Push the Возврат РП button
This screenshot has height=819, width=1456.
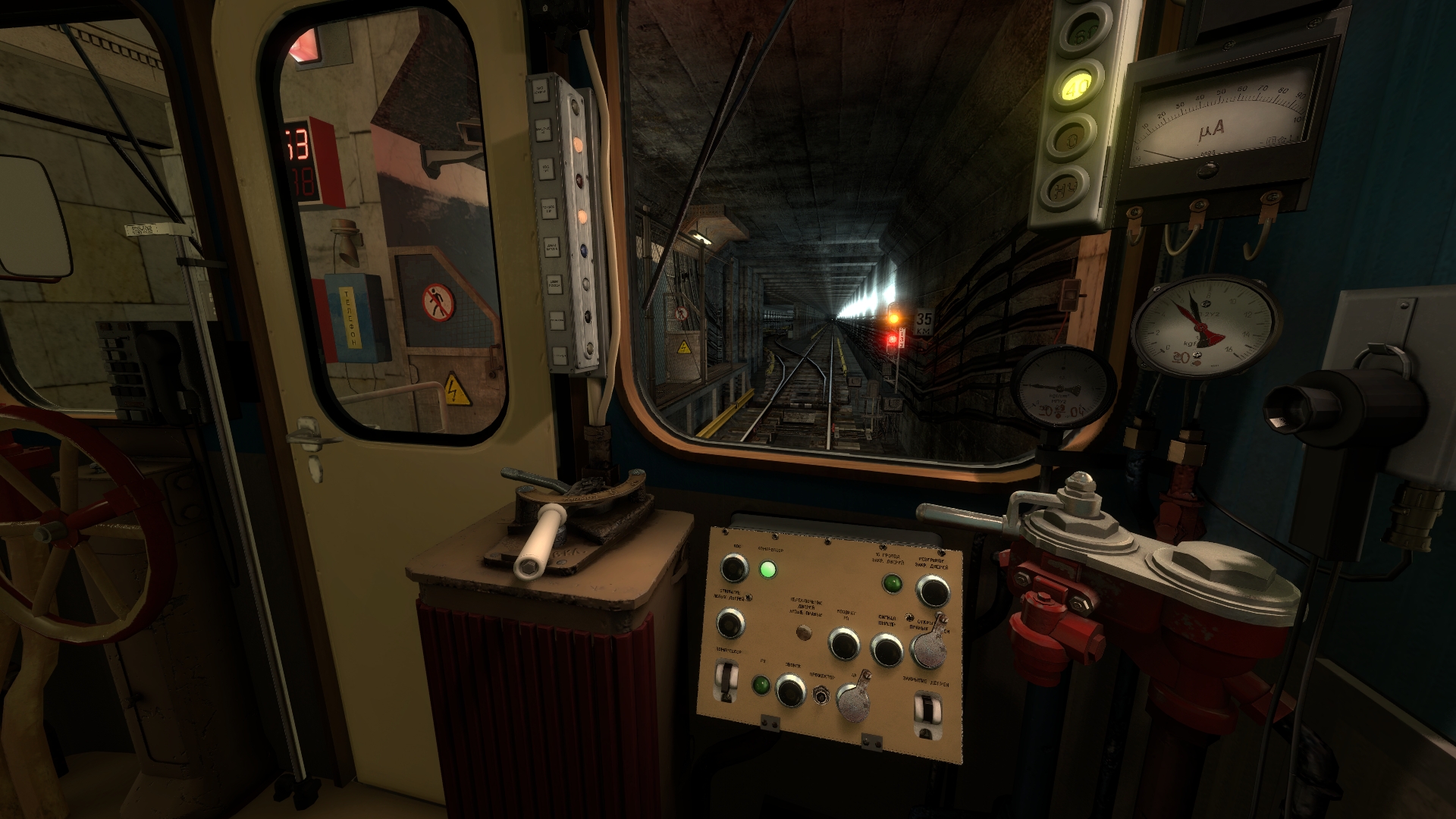[x=843, y=644]
